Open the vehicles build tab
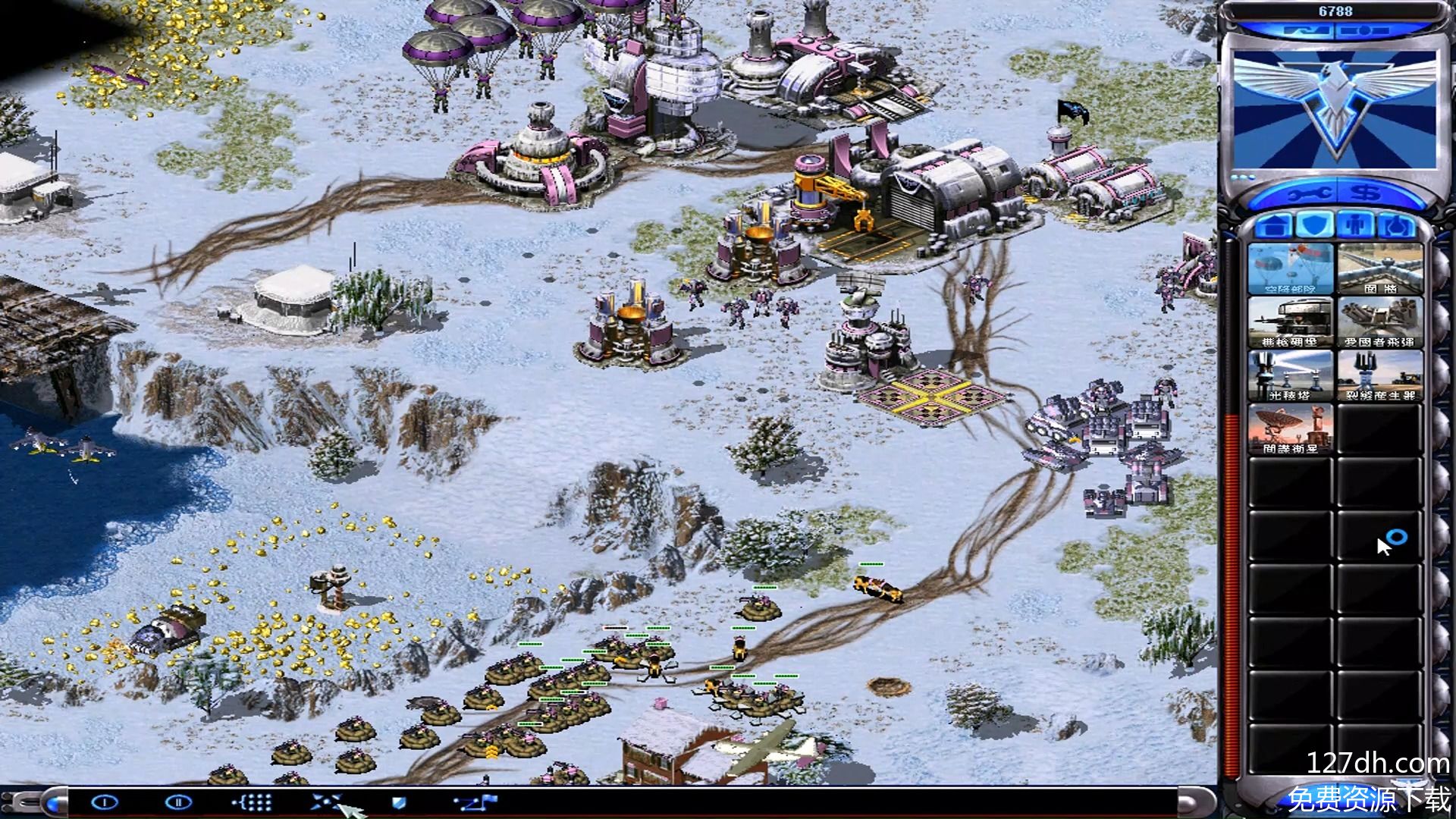 pyautogui.click(x=1395, y=225)
